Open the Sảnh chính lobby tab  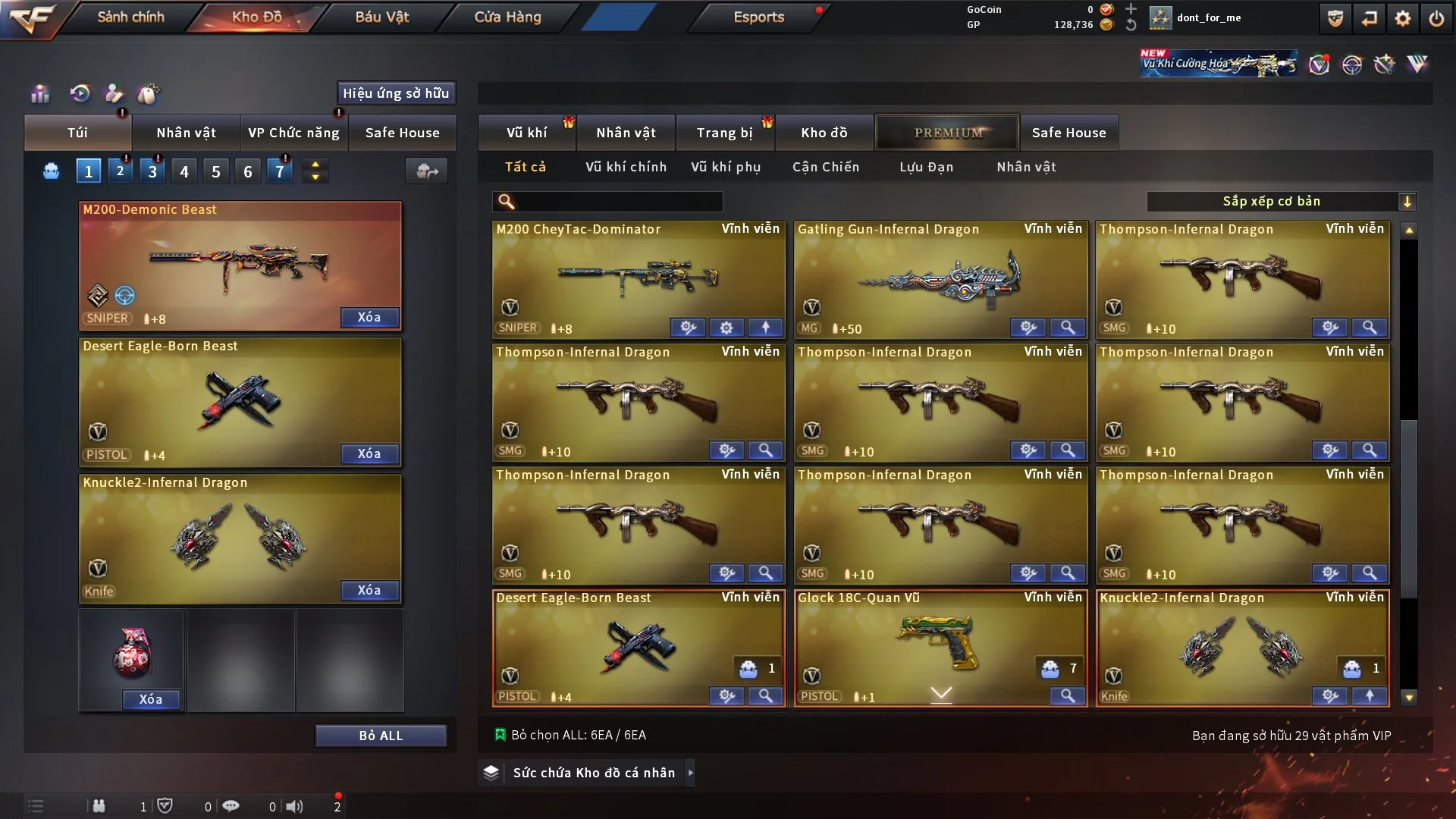click(130, 17)
